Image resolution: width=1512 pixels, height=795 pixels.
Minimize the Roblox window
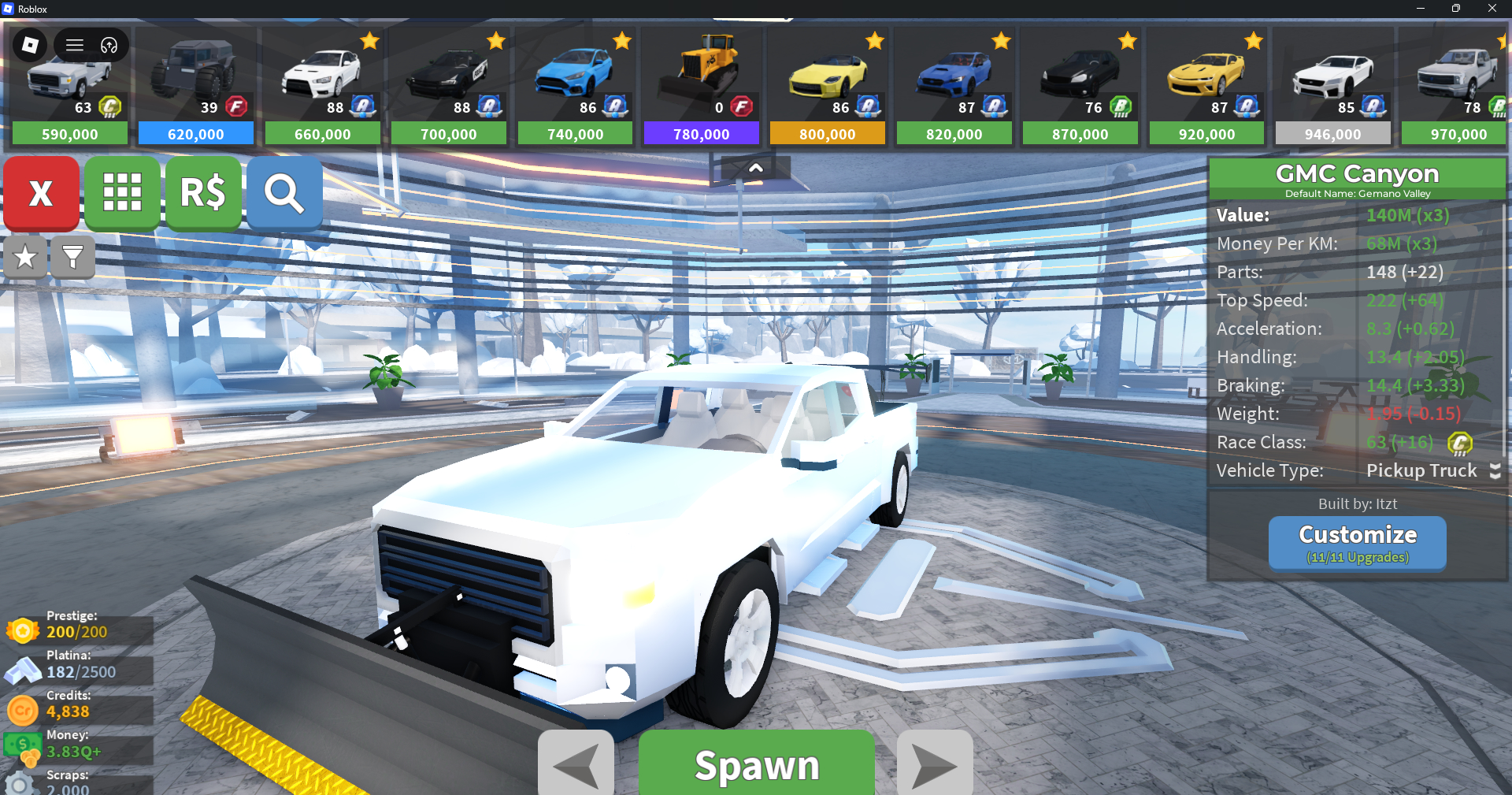coord(1420,9)
